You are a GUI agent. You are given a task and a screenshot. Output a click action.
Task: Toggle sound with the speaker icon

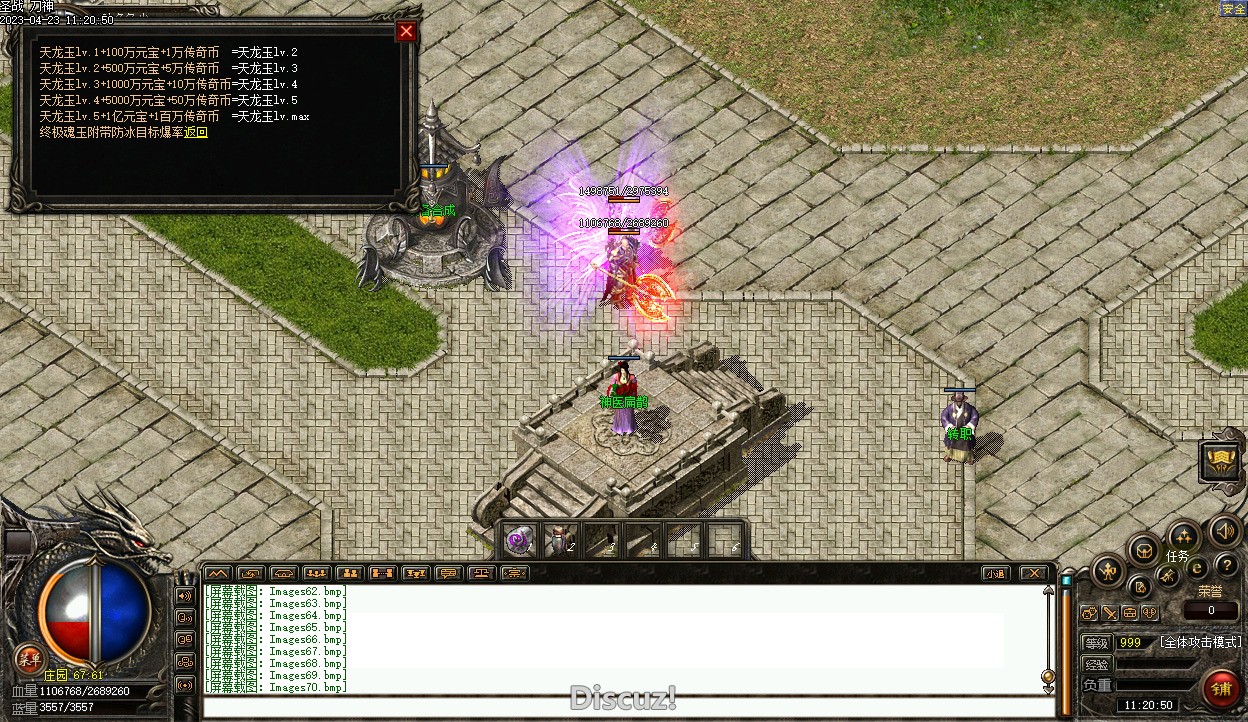[1224, 530]
